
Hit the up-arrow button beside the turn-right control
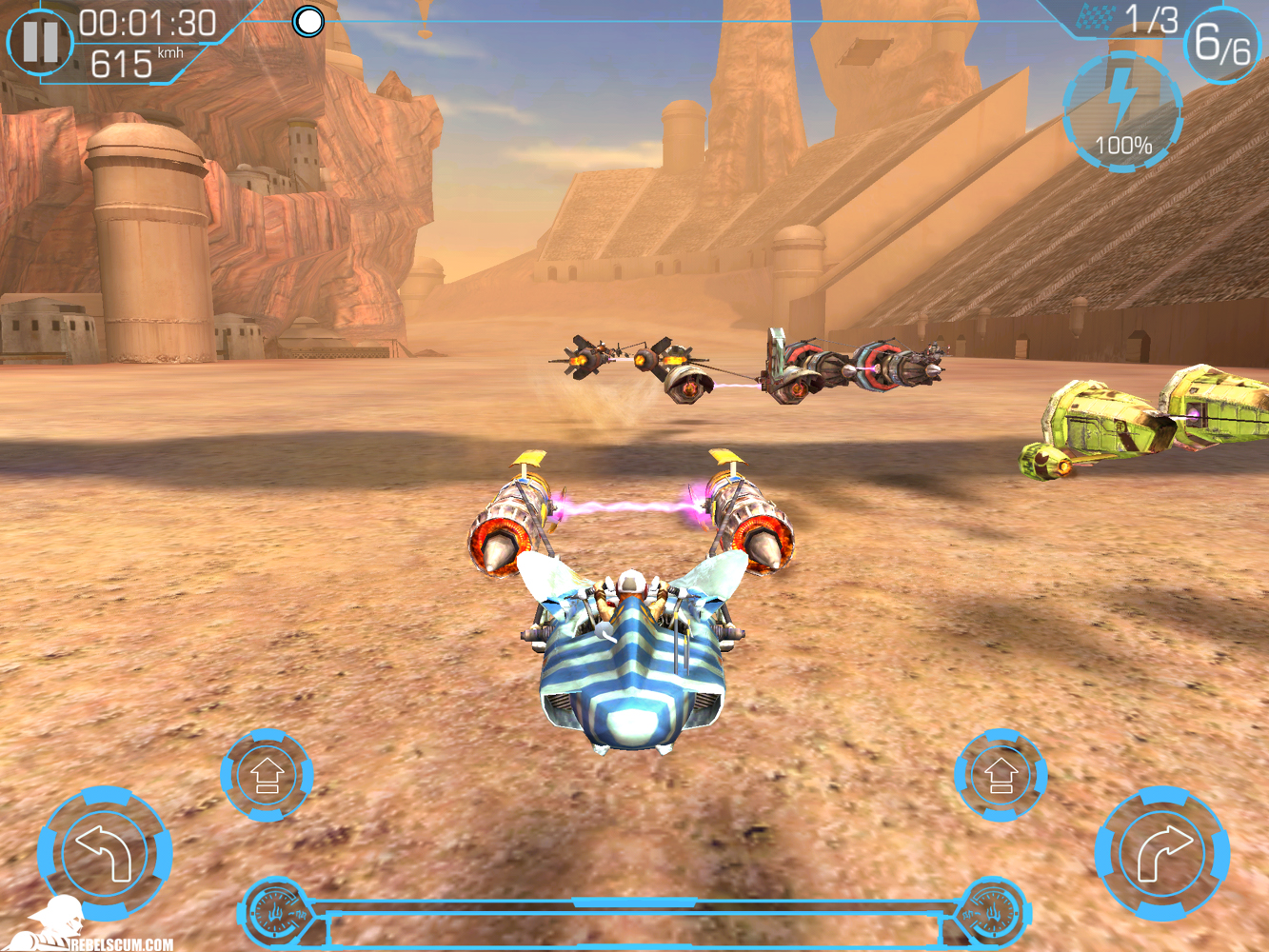tap(1001, 775)
